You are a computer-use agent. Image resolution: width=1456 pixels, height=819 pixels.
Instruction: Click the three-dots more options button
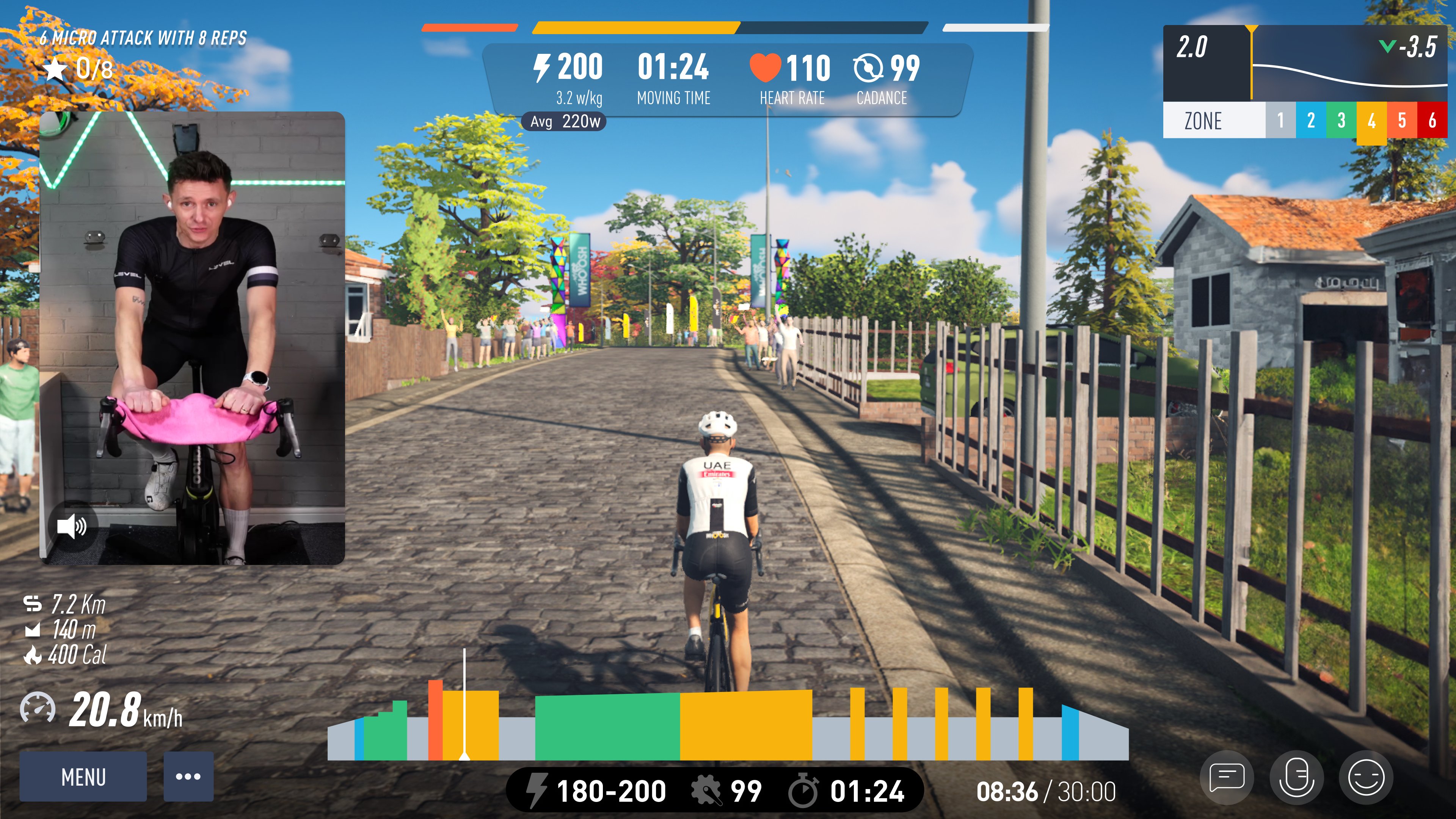click(x=188, y=777)
